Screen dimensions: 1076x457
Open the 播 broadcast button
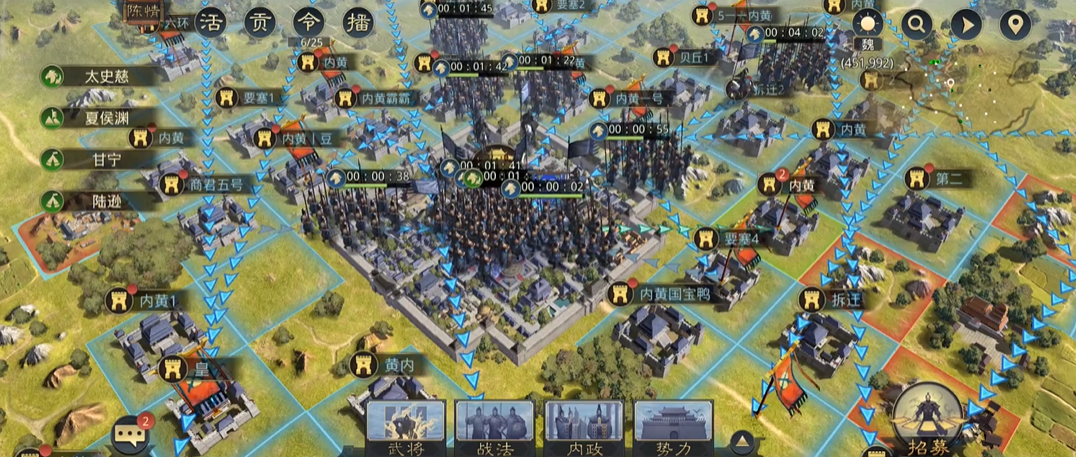pos(359,23)
